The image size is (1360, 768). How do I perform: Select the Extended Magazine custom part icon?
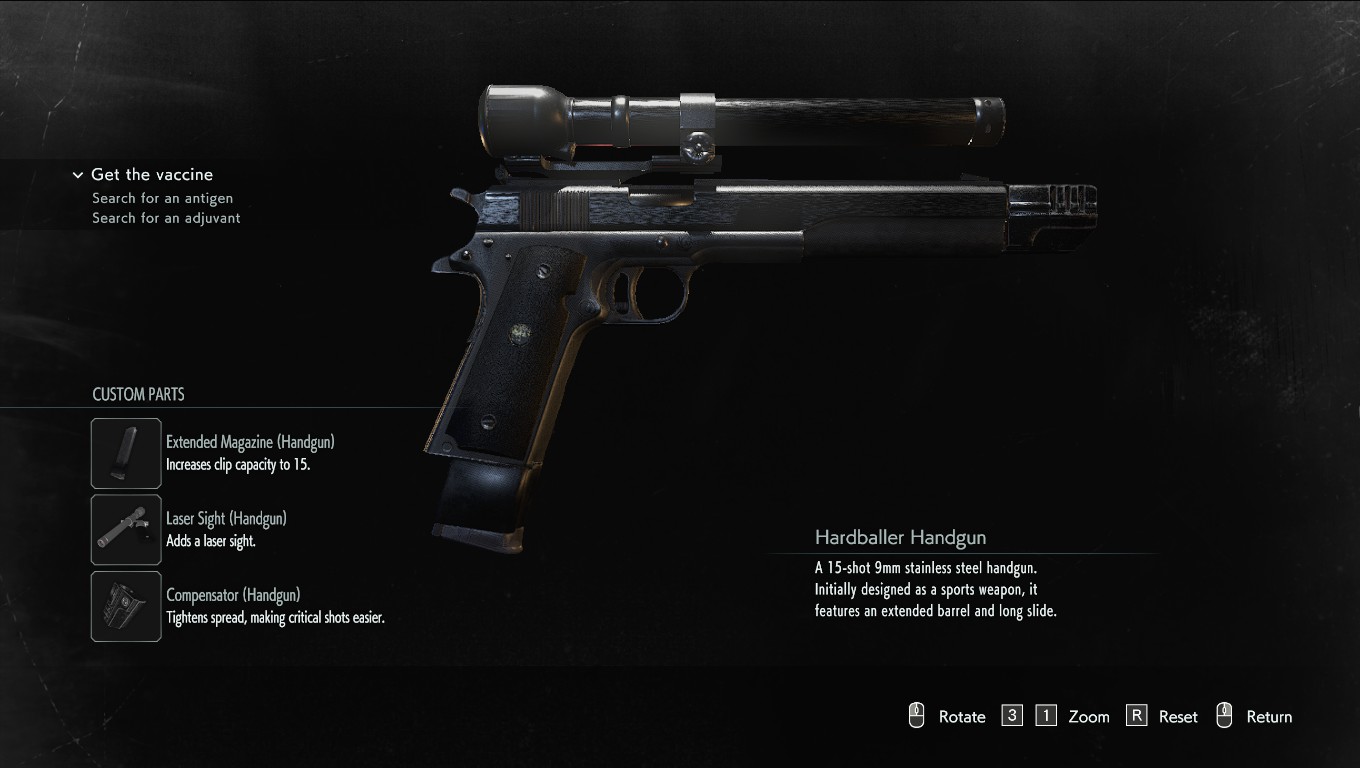tap(126, 453)
